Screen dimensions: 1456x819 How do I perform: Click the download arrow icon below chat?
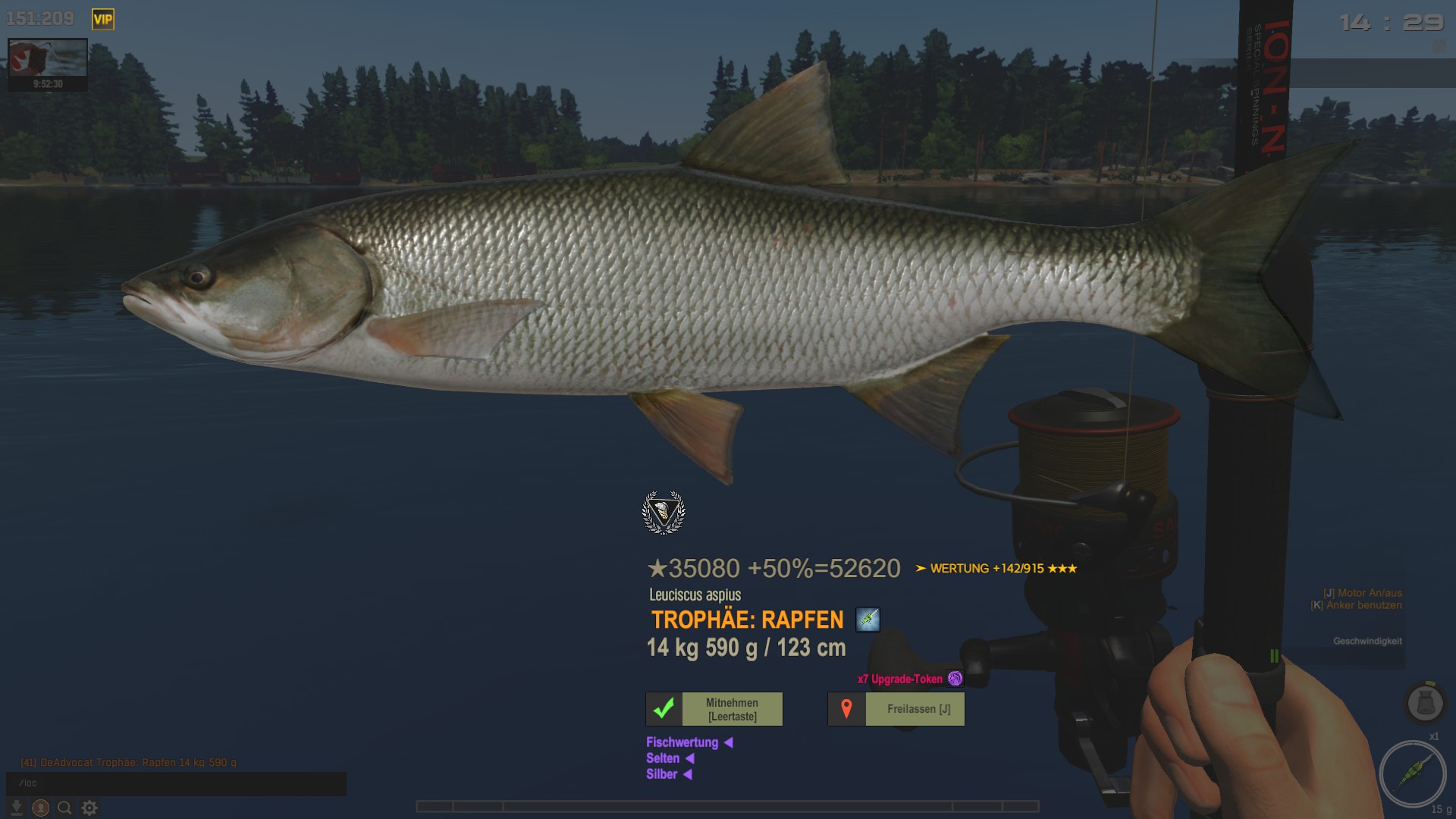[16, 808]
